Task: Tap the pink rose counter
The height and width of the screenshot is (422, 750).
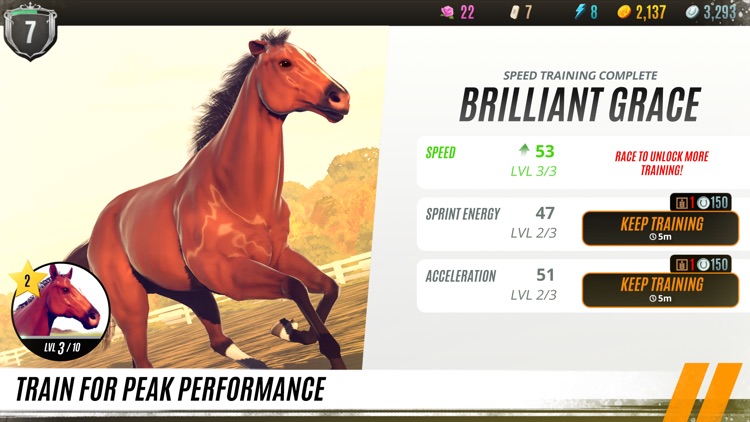Action: pyautogui.click(x=458, y=12)
